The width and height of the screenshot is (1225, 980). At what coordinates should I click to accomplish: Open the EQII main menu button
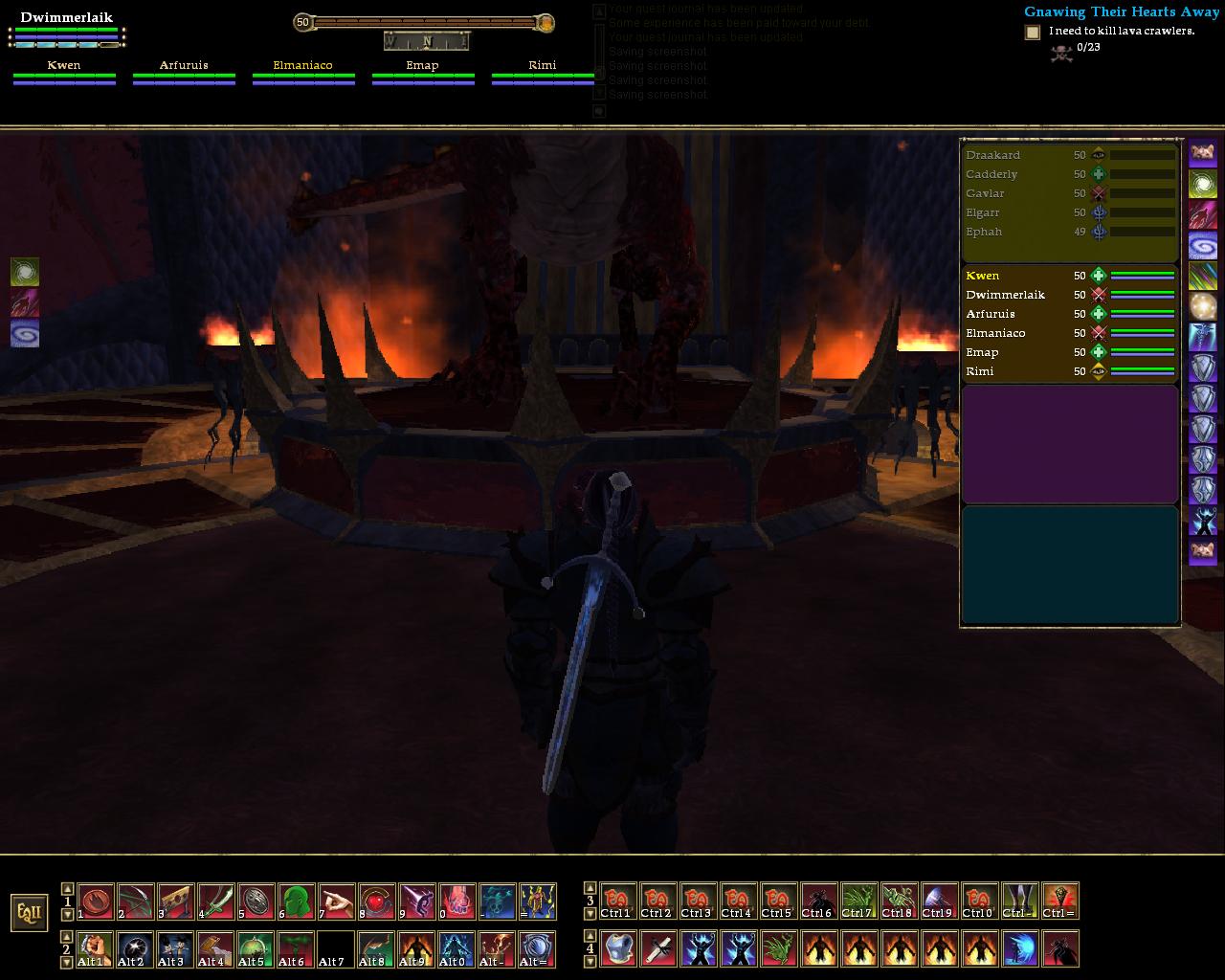pos(29,912)
